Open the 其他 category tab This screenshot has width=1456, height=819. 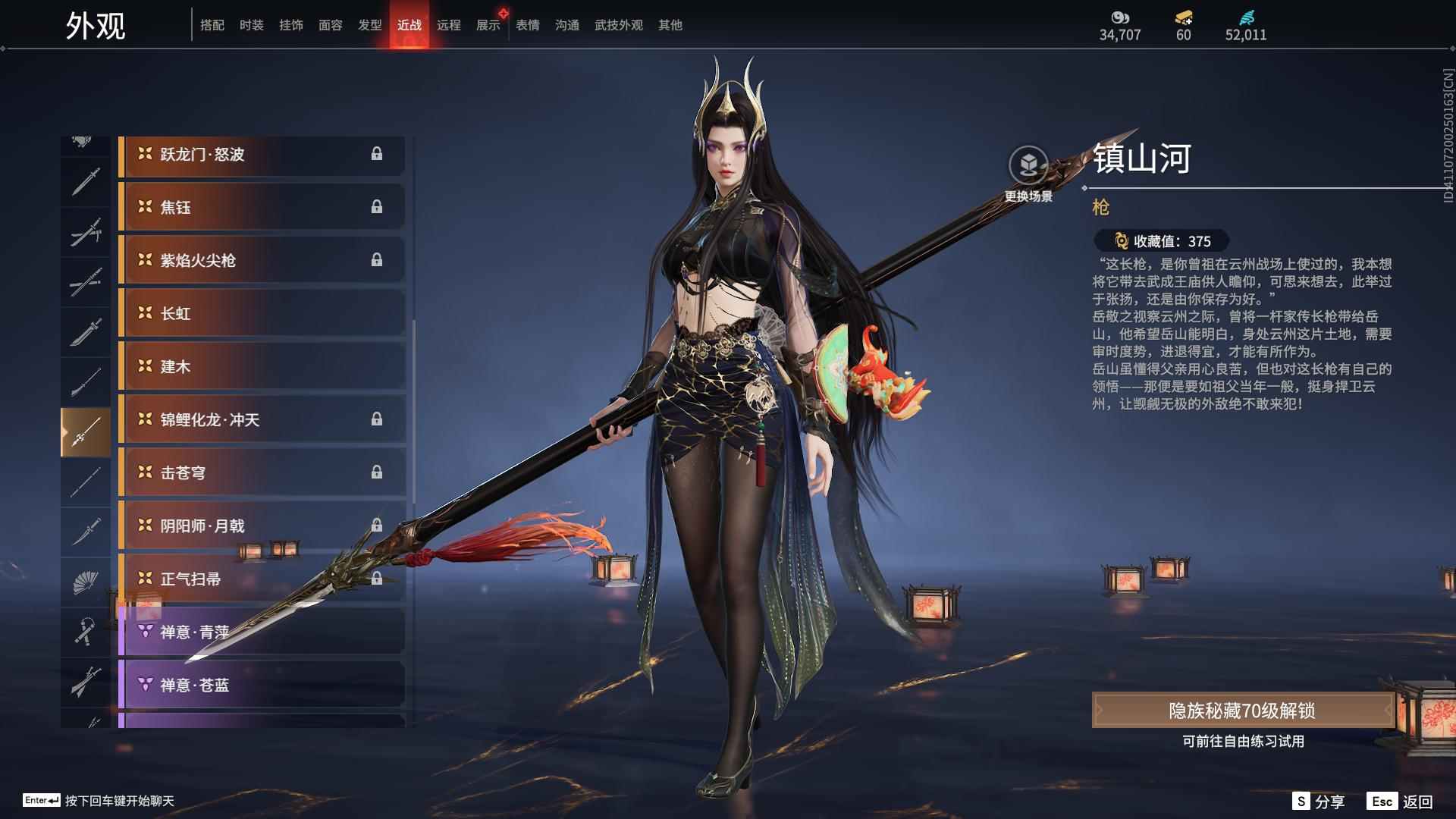point(669,25)
